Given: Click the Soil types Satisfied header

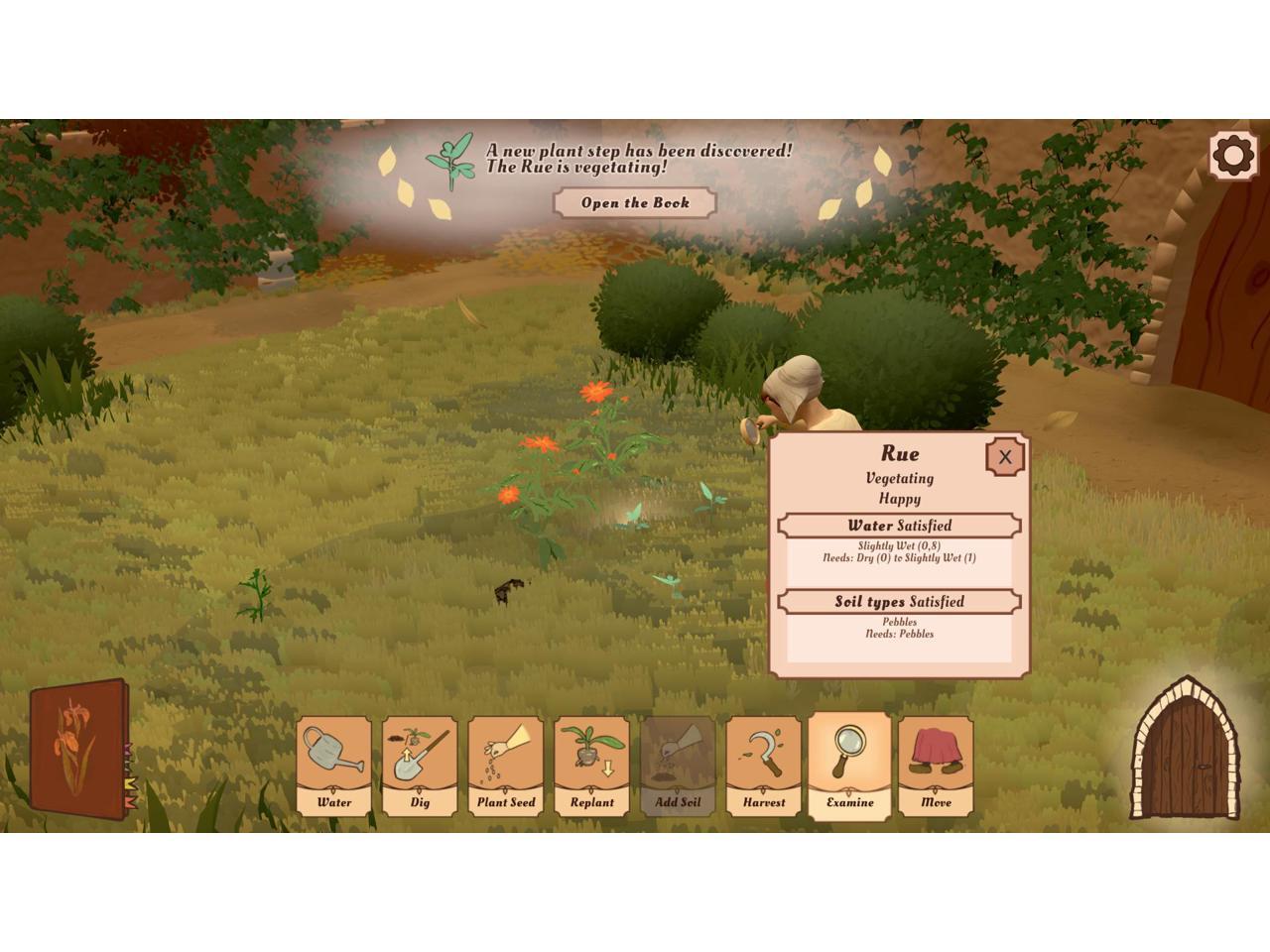Looking at the screenshot, I should pyautogui.click(x=899, y=602).
